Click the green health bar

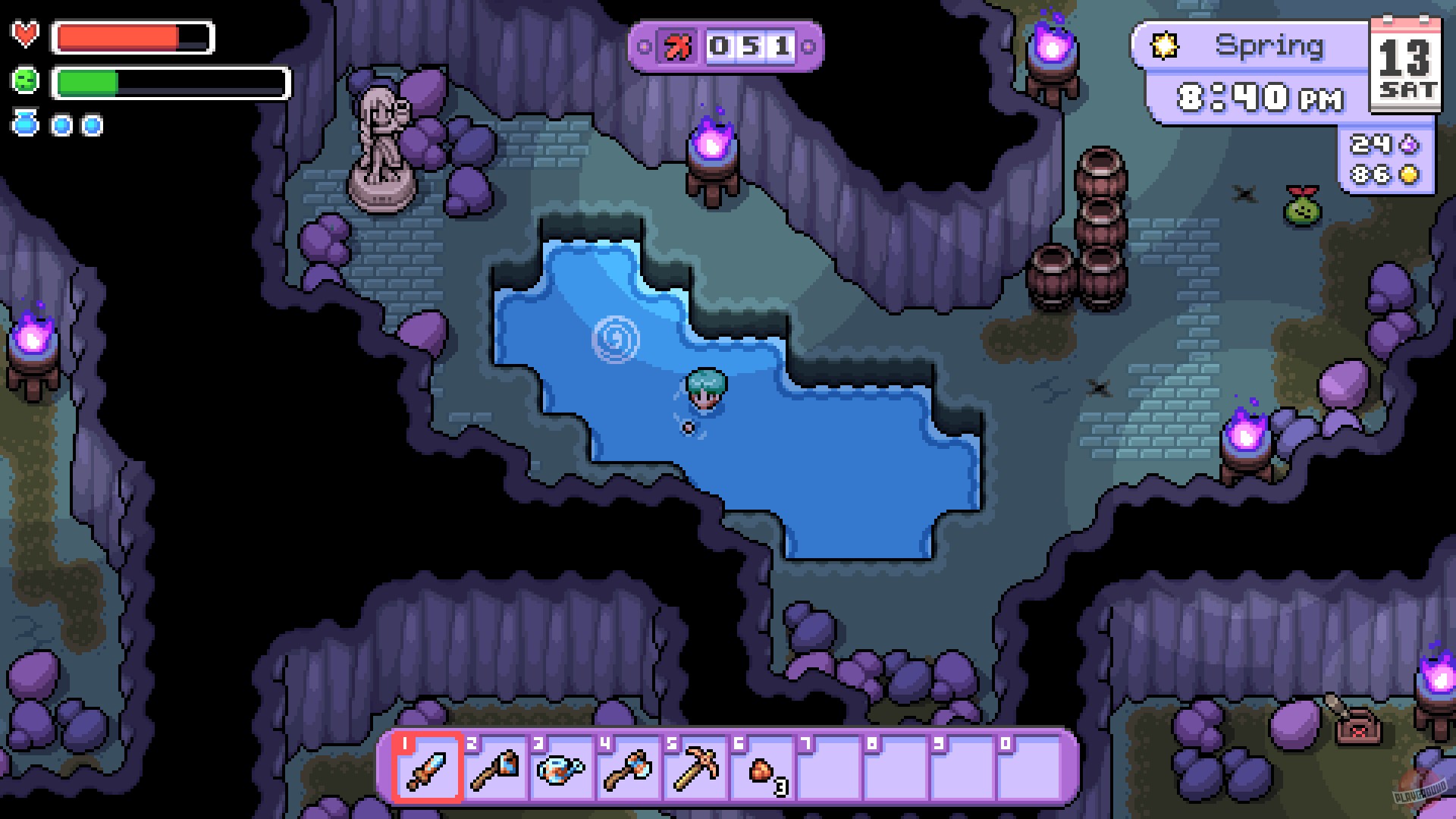coord(86,82)
